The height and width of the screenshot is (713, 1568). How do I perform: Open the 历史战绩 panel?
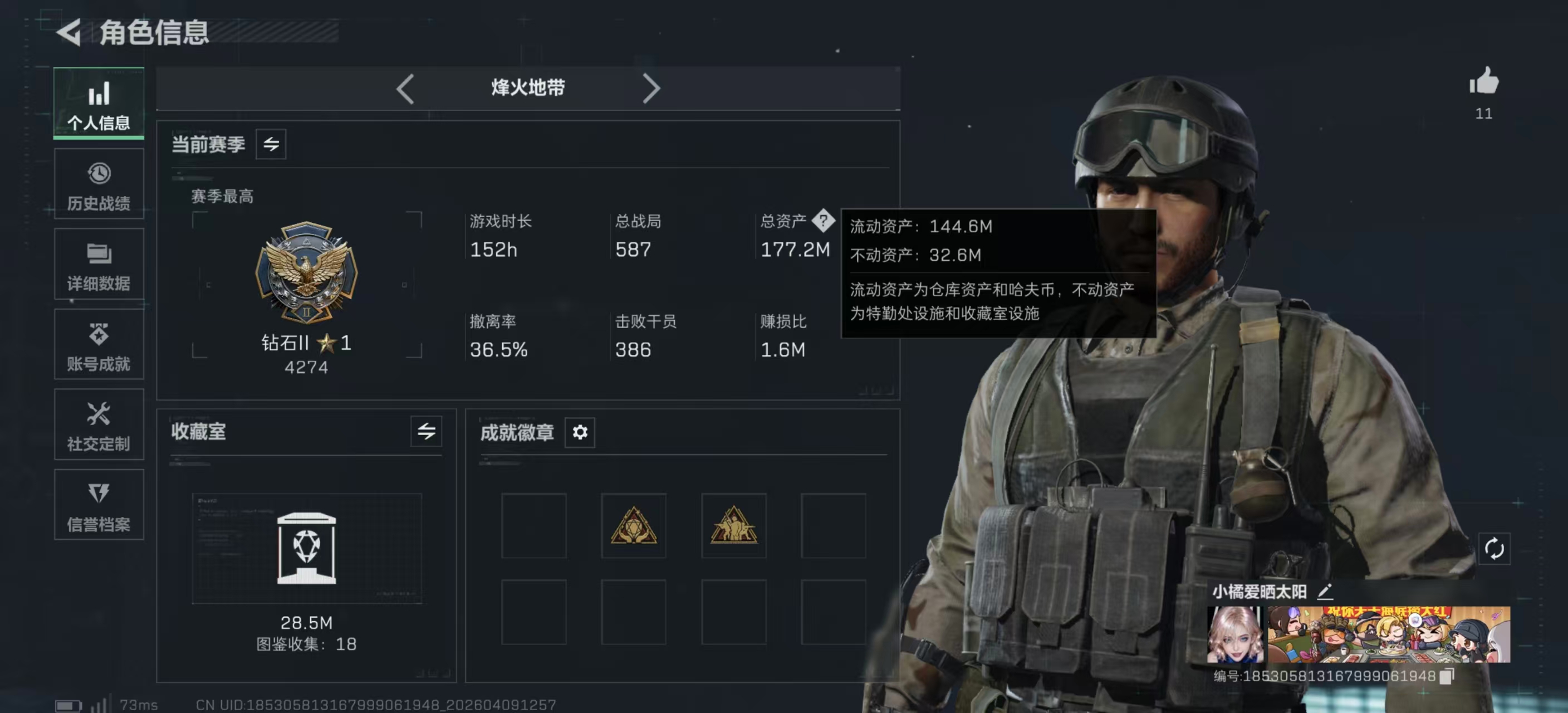click(x=98, y=184)
